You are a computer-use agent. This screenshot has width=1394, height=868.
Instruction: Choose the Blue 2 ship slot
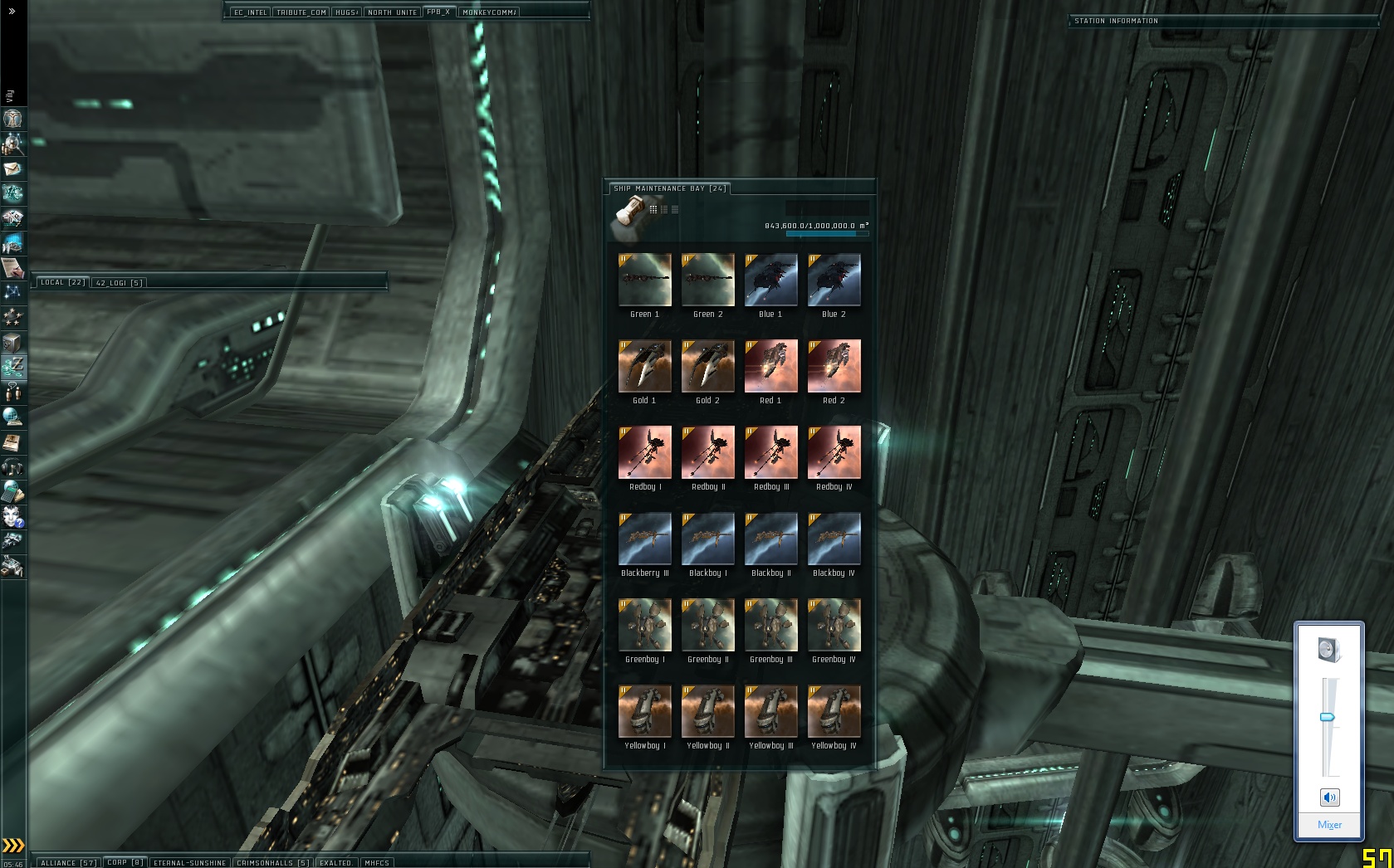[x=834, y=280]
